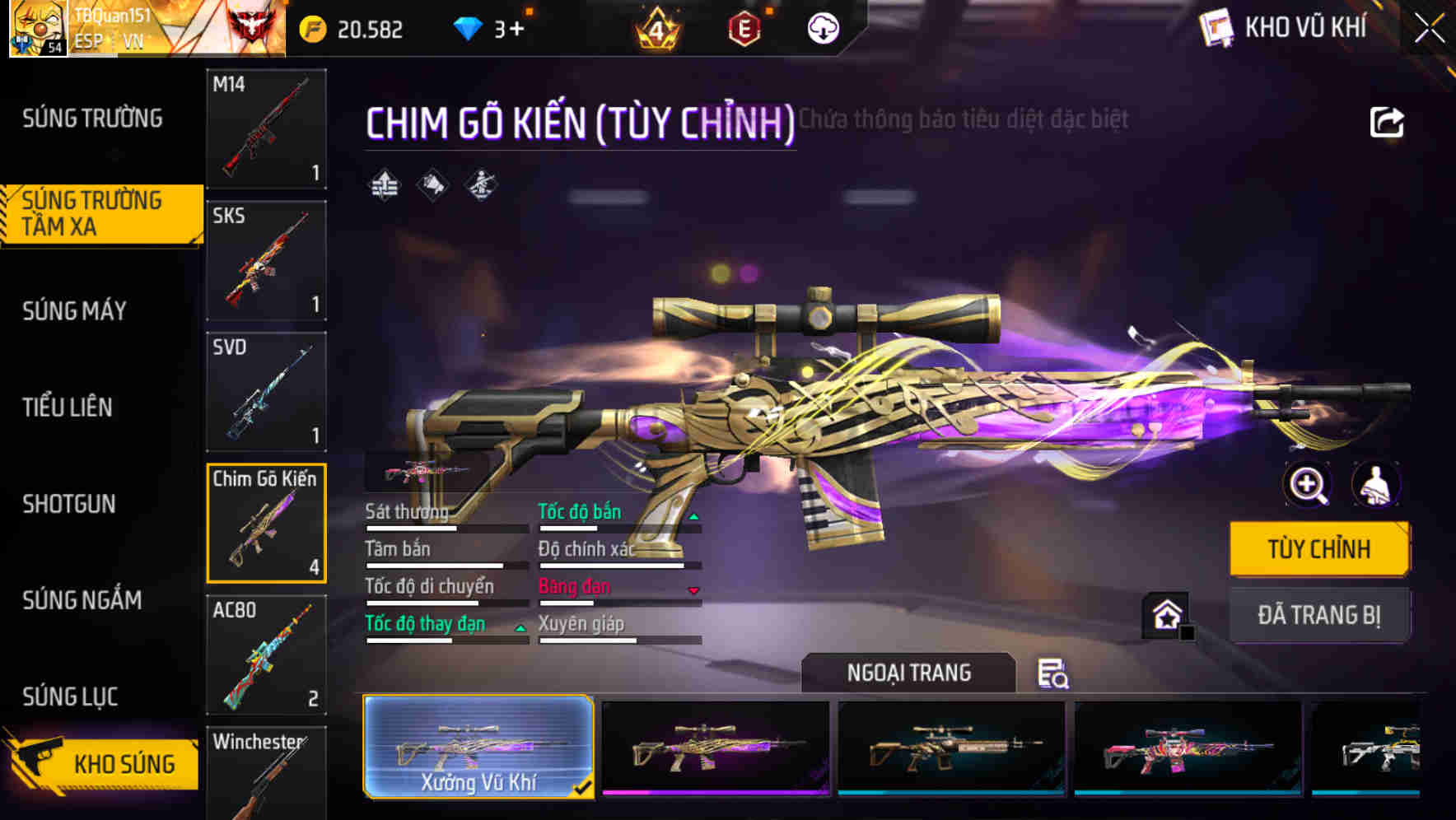The width and height of the screenshot is (1456, 820).
Task: View the loudspeaker kill-announcement attribute icon
Action: click(432, 184)
